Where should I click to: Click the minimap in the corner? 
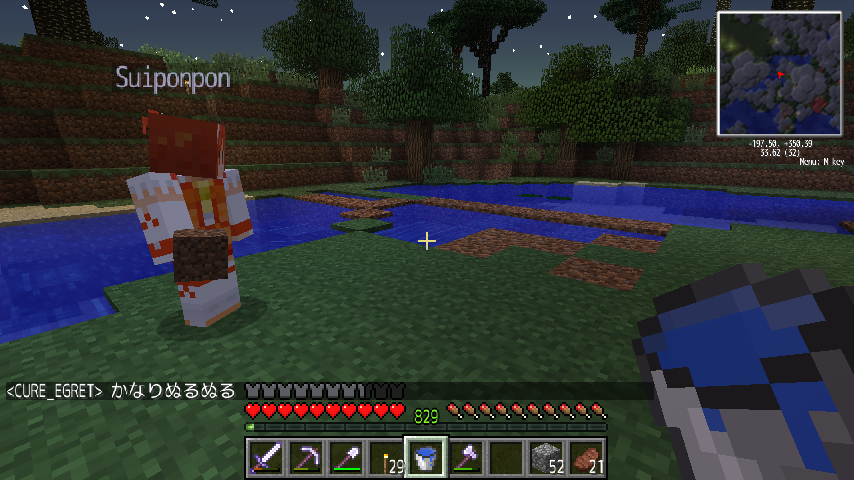pyautogui.click(x=779, y=74)
